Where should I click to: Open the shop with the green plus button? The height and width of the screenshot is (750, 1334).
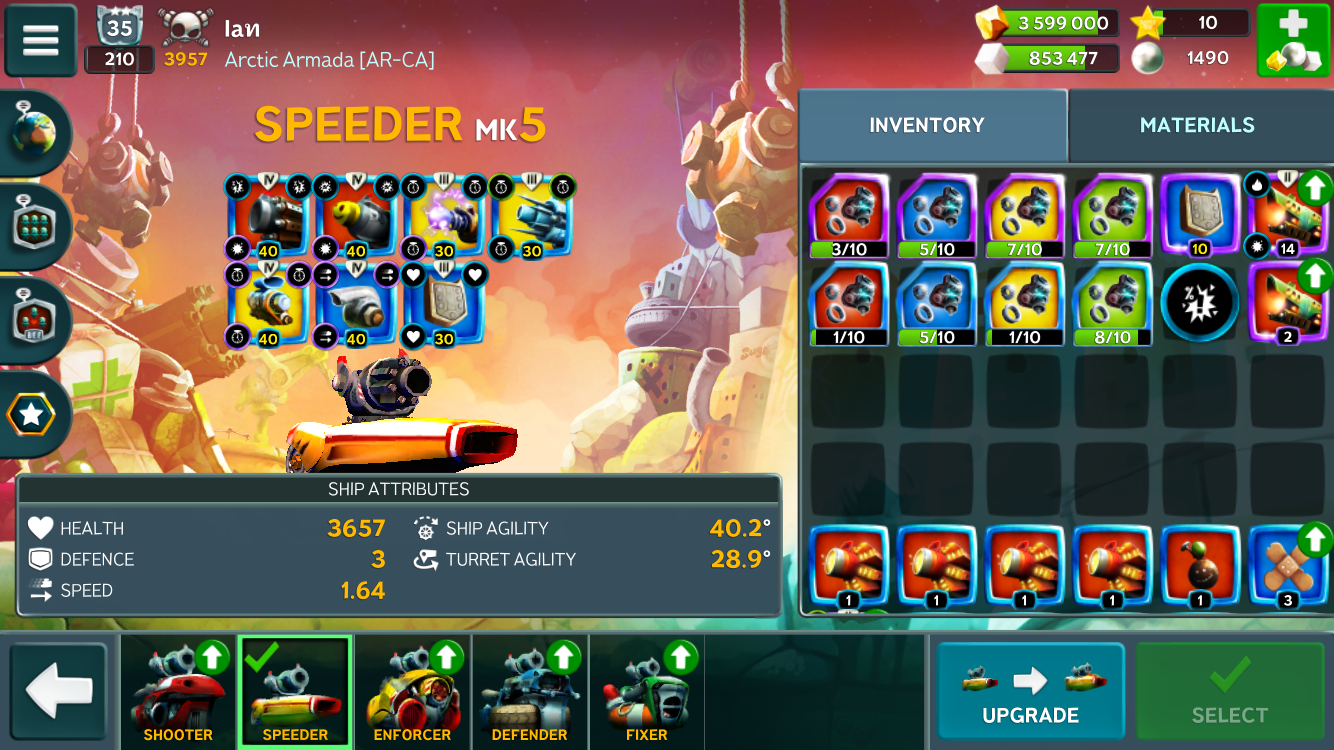click(1292, 41)
